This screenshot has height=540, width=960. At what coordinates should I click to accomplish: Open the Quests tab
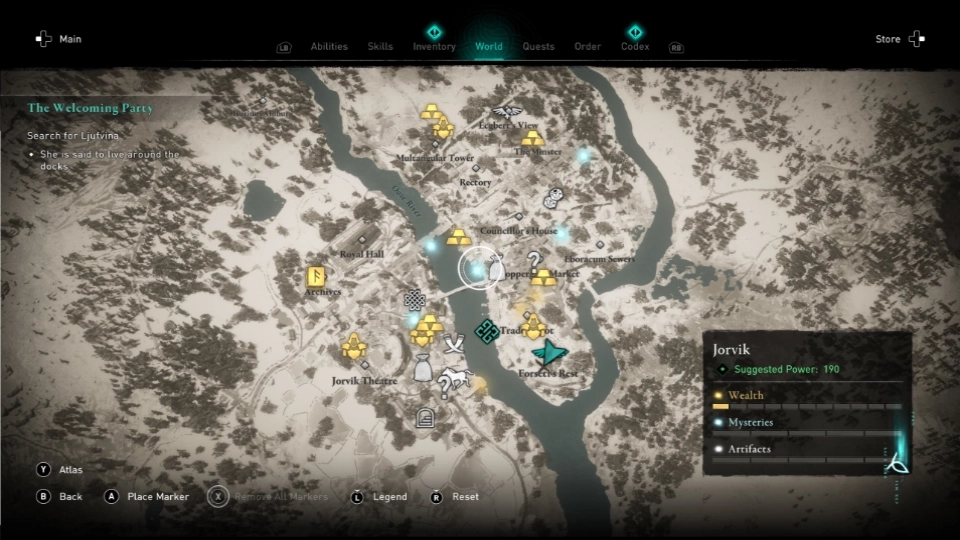pos(538,46)
